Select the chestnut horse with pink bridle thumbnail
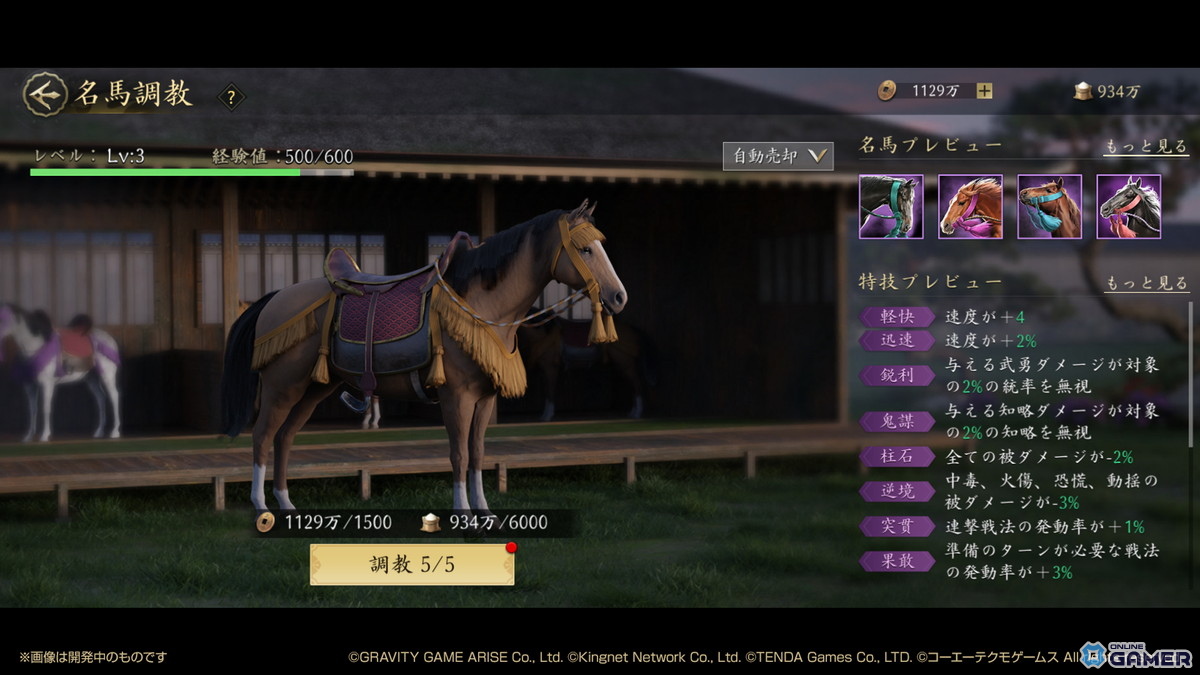Image resolution: width=1200 pixels, height=675 pixels. tap(970, 206)
